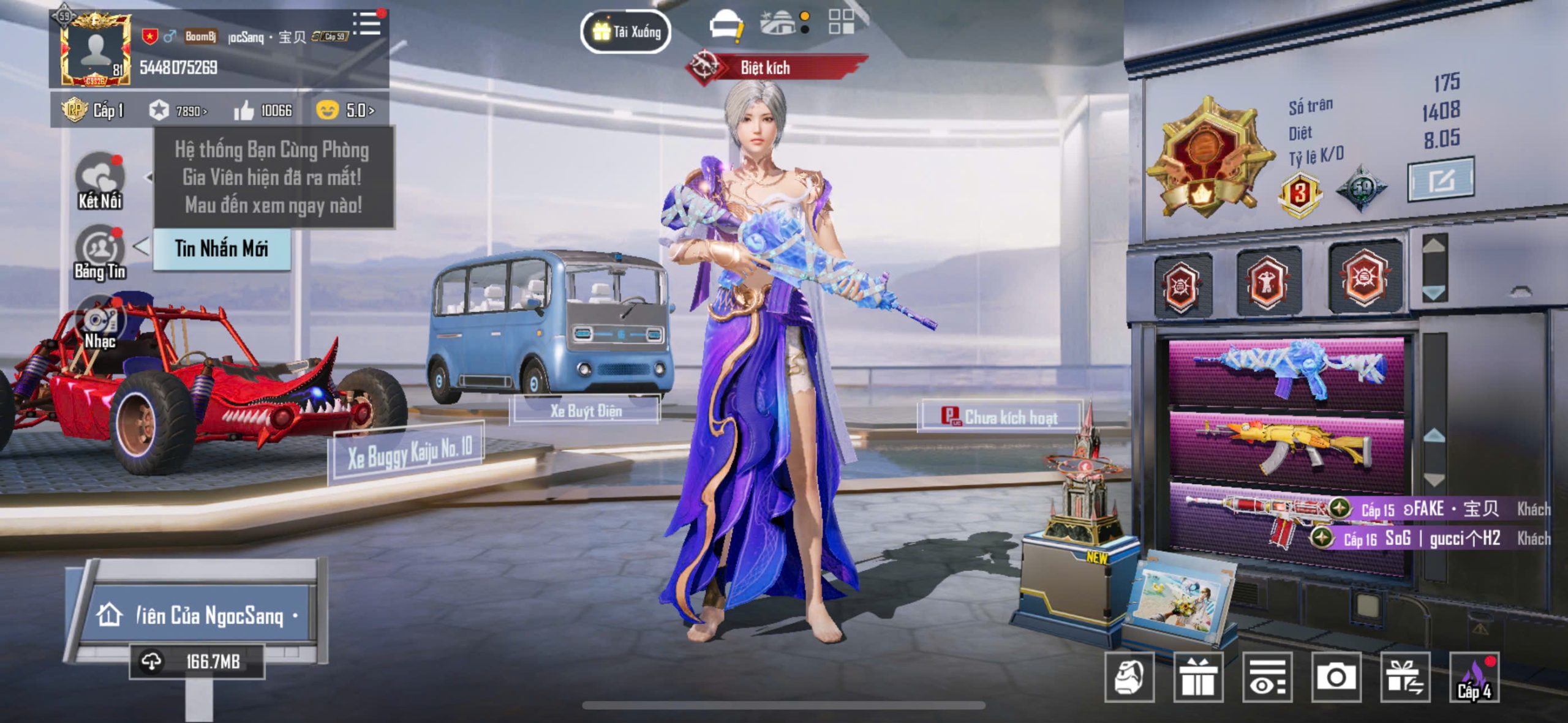Open the Tin Nhắn Mới message
The image size is (1568, 723).
[221, 249]
